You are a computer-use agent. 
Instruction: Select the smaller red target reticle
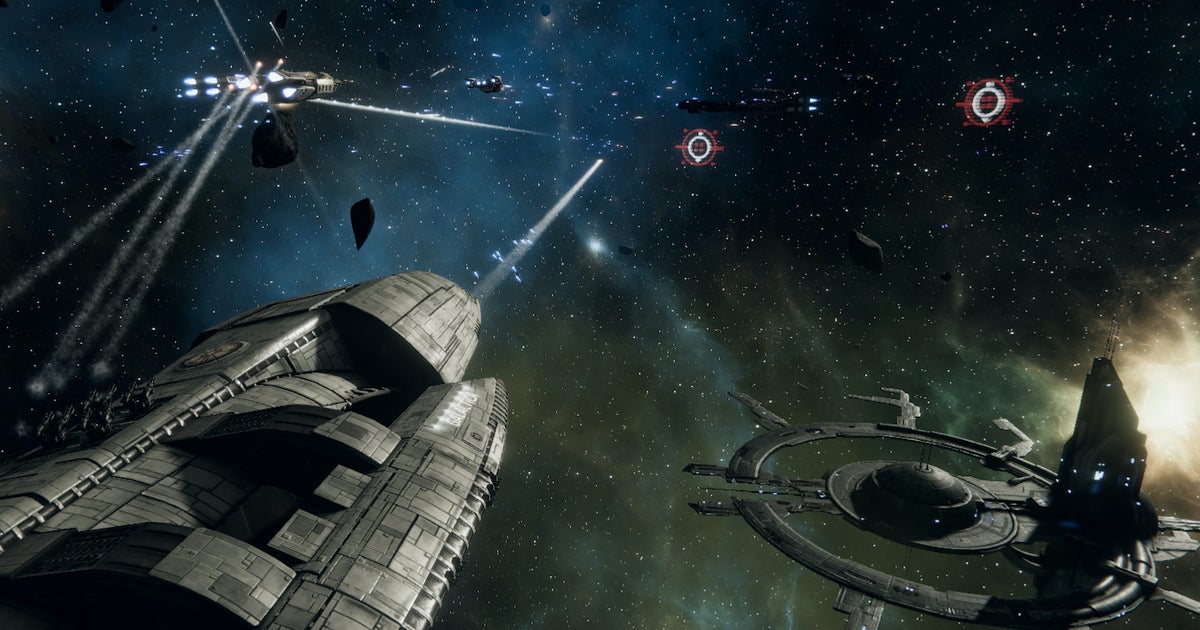[x=699, y=147]
